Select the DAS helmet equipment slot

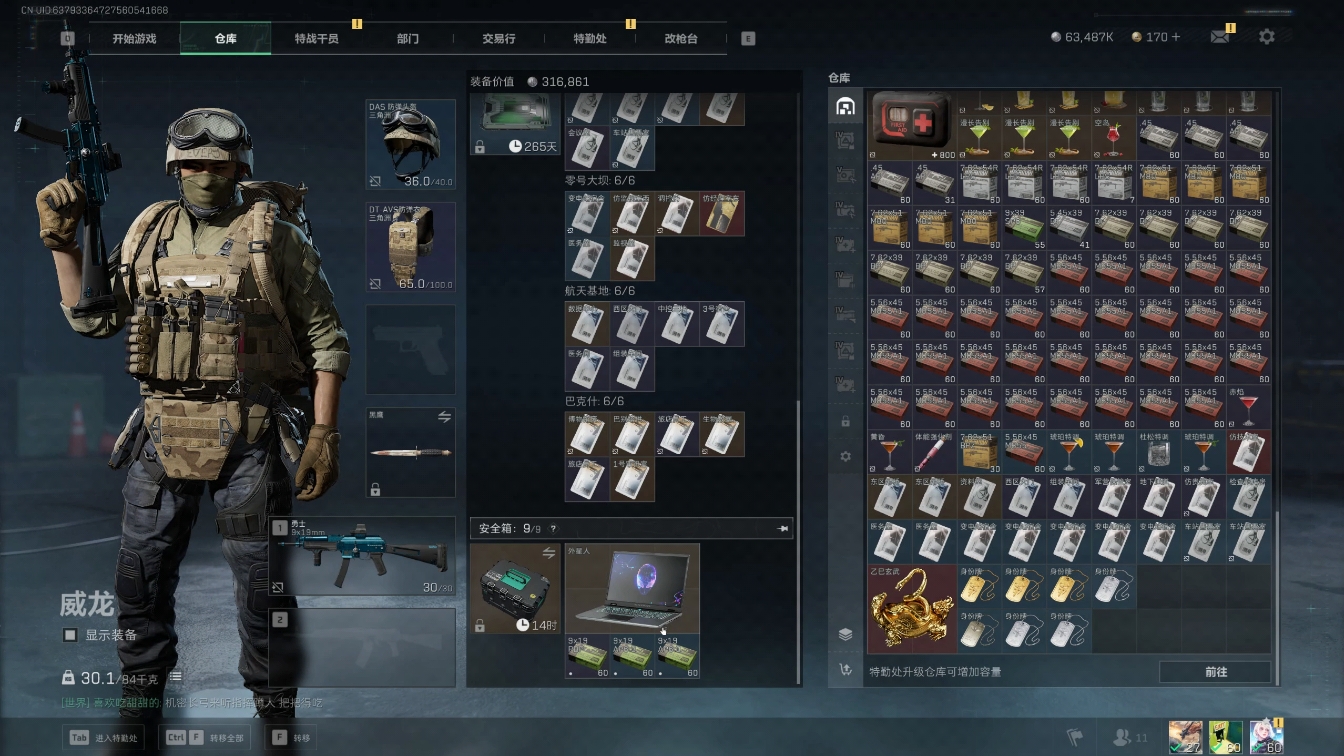click(x=410, y=145)
